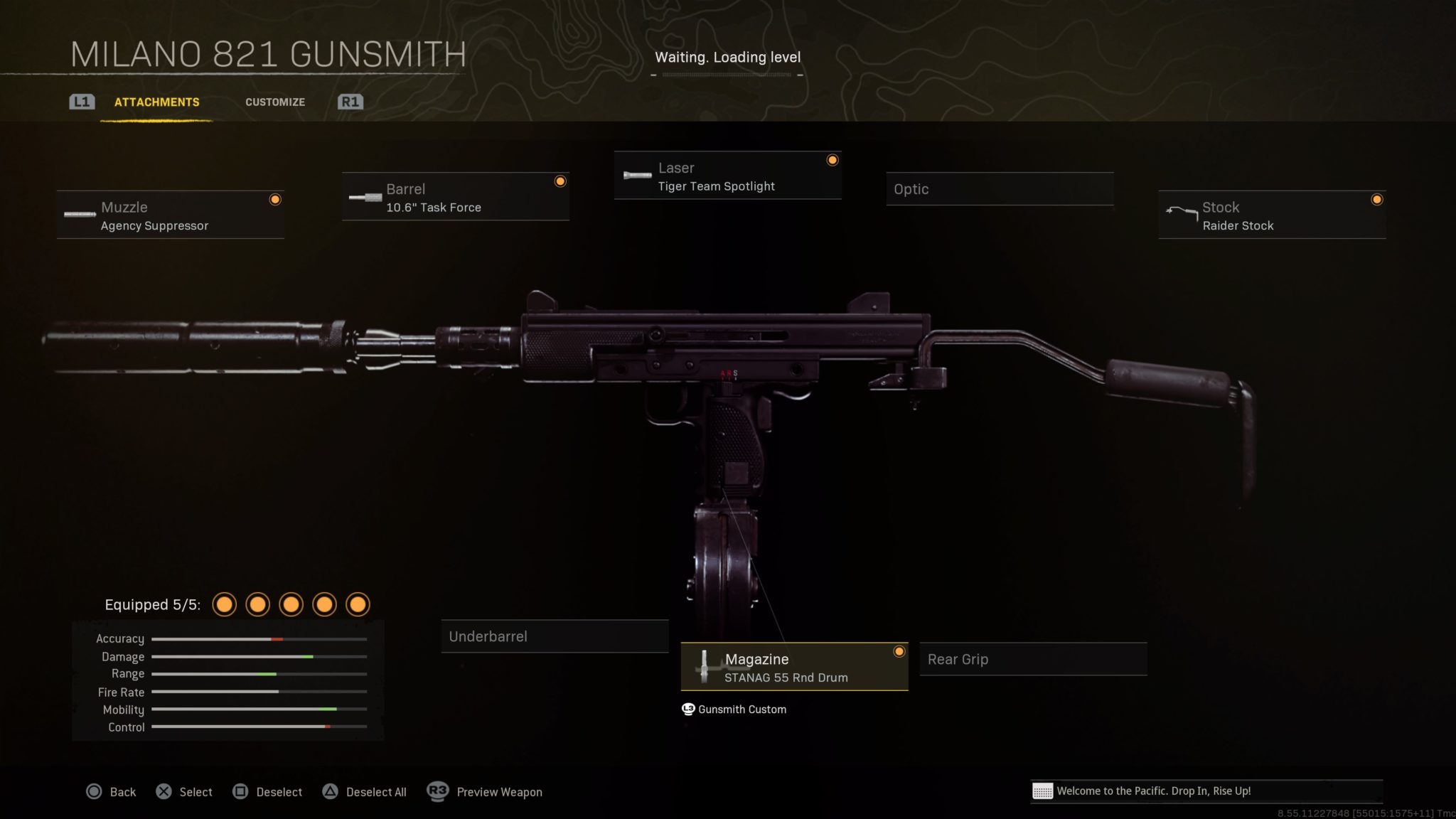Click the Deselect All button
Image resolution: width=1456 pixels, height=819 pixels.
pyautogui.click(x=365, y=791)
